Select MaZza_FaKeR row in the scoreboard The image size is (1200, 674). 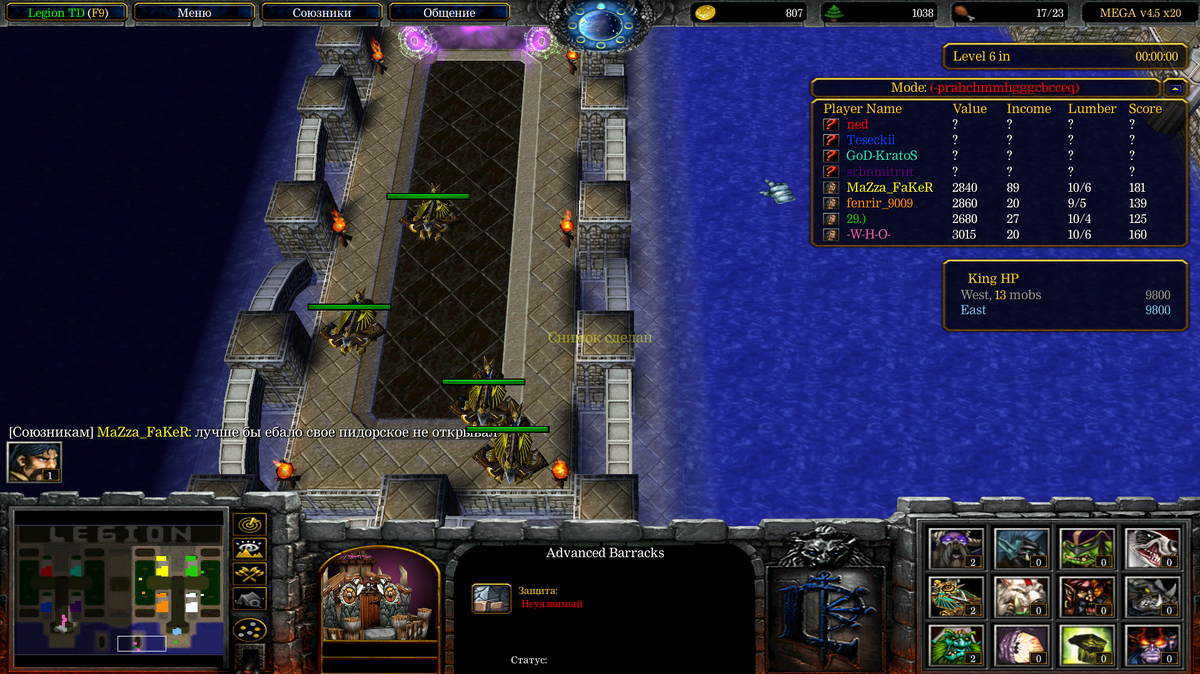[x=889, y=187]
